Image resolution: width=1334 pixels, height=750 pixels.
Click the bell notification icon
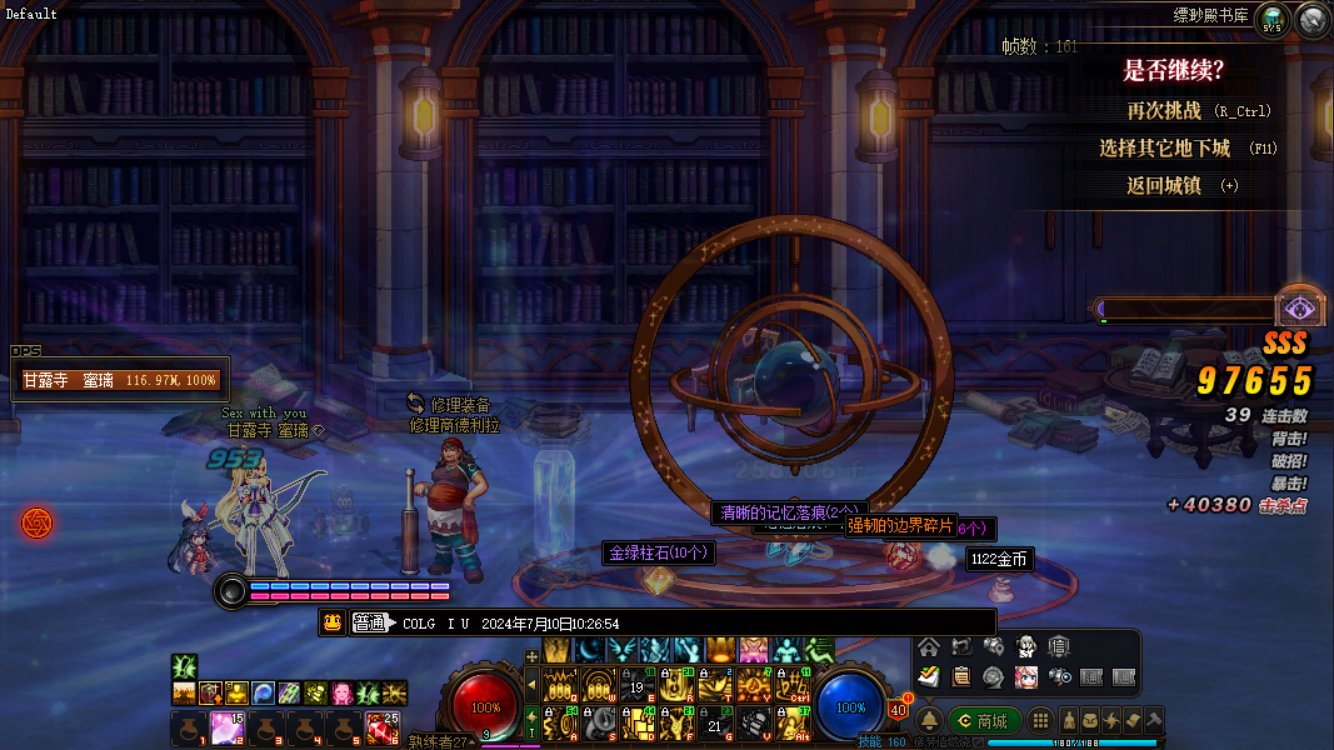point(928,720)
